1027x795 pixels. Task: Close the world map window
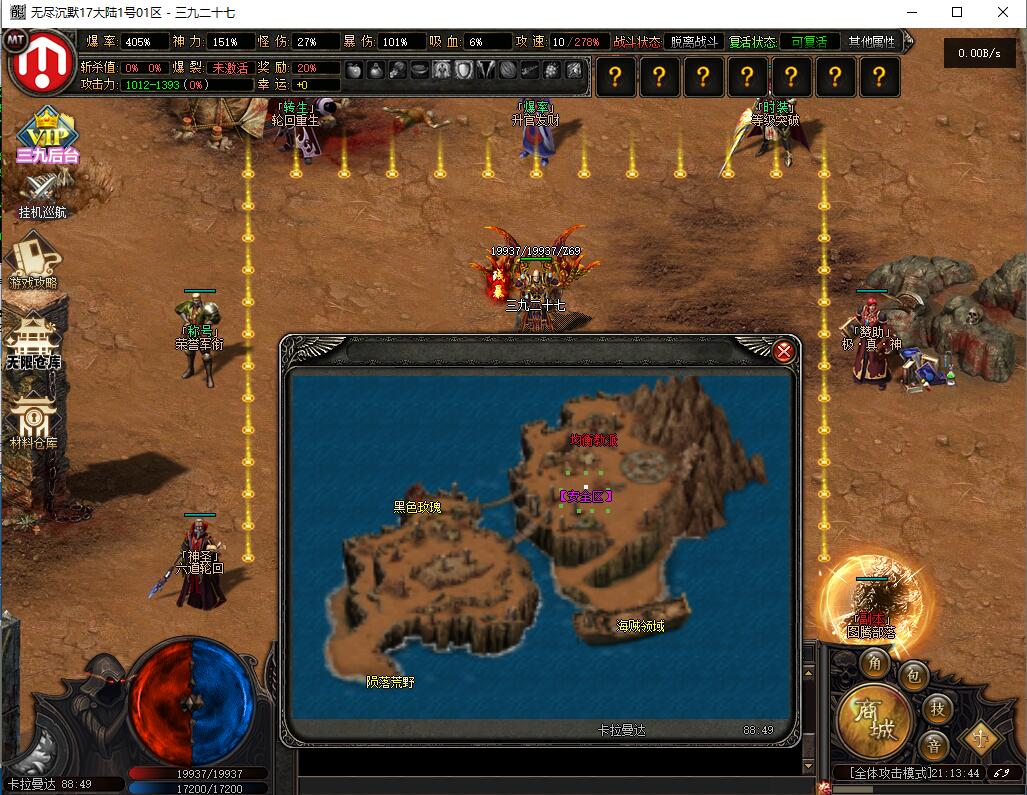pyautogui.click(x=784, y=351)
